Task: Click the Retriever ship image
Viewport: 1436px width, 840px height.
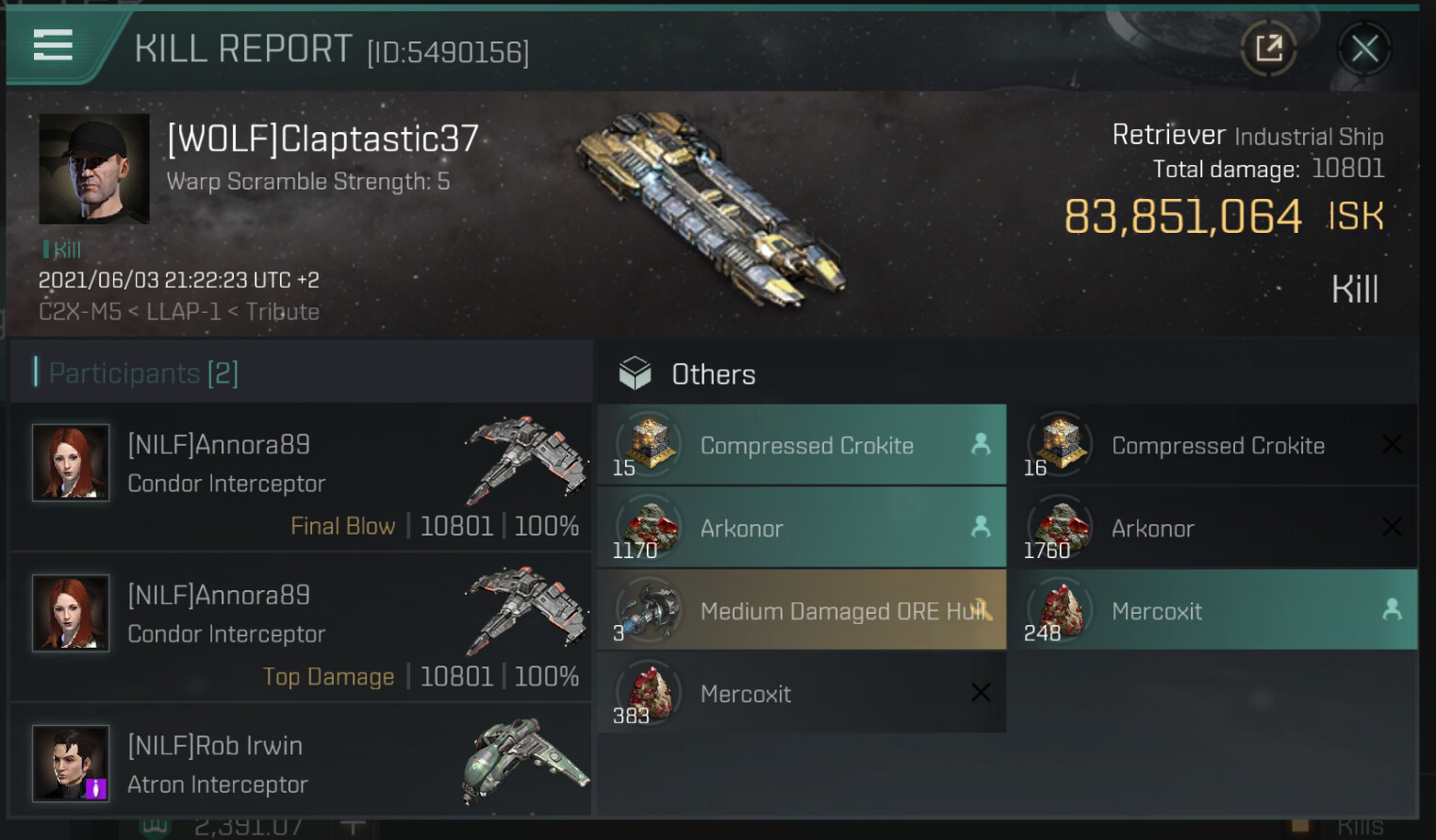Action: 712,207
